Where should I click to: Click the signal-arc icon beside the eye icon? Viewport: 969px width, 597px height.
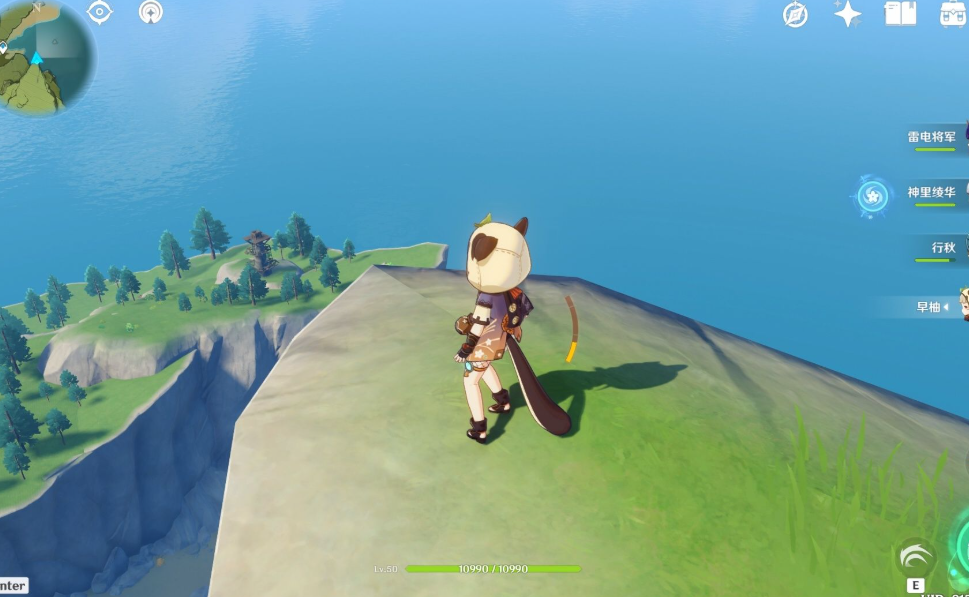(x=151, y=12)
